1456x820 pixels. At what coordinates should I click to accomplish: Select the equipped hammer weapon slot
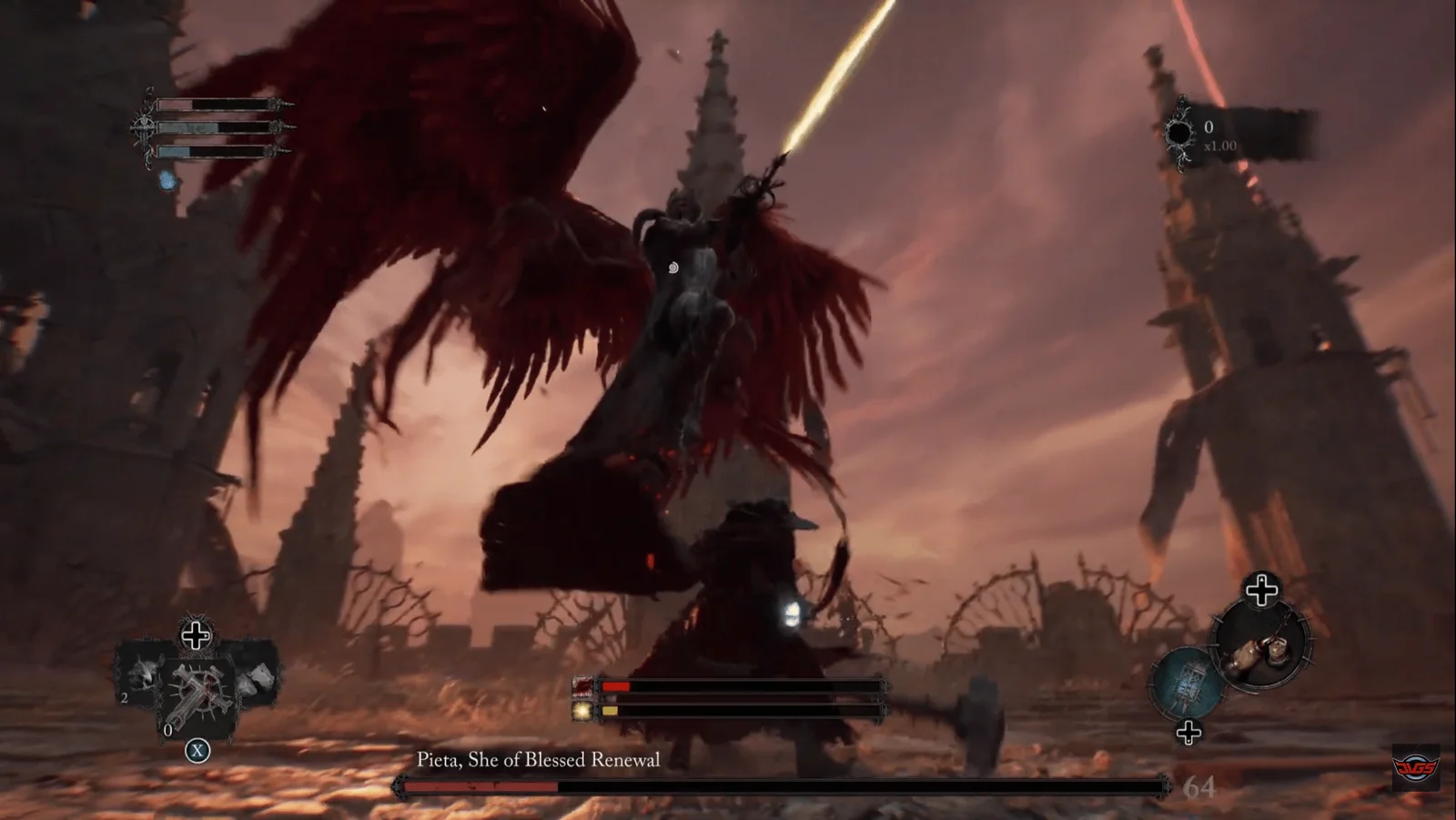[1266, 647]
